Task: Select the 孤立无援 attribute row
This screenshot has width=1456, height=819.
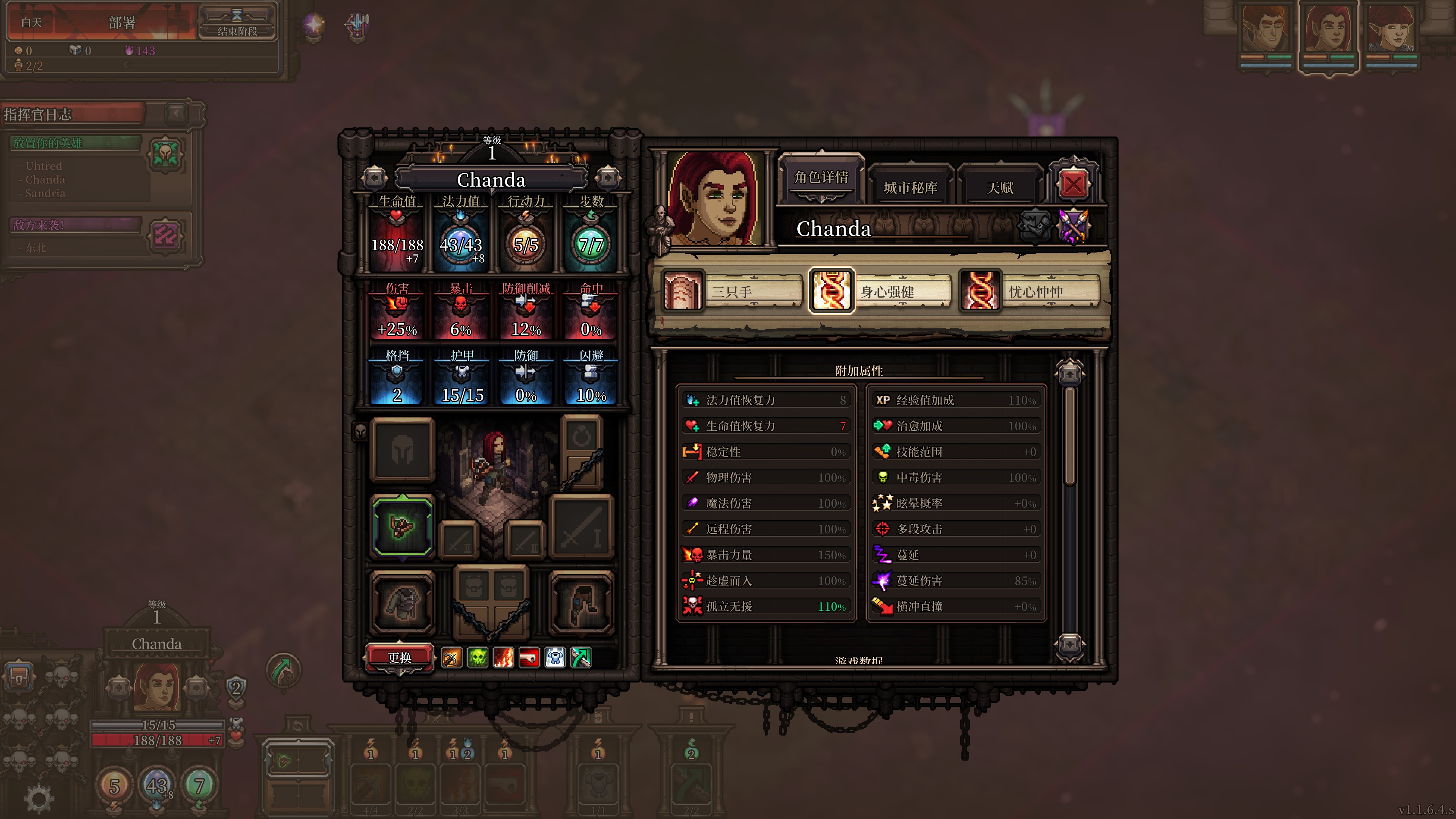Action: tap(766, 607)
